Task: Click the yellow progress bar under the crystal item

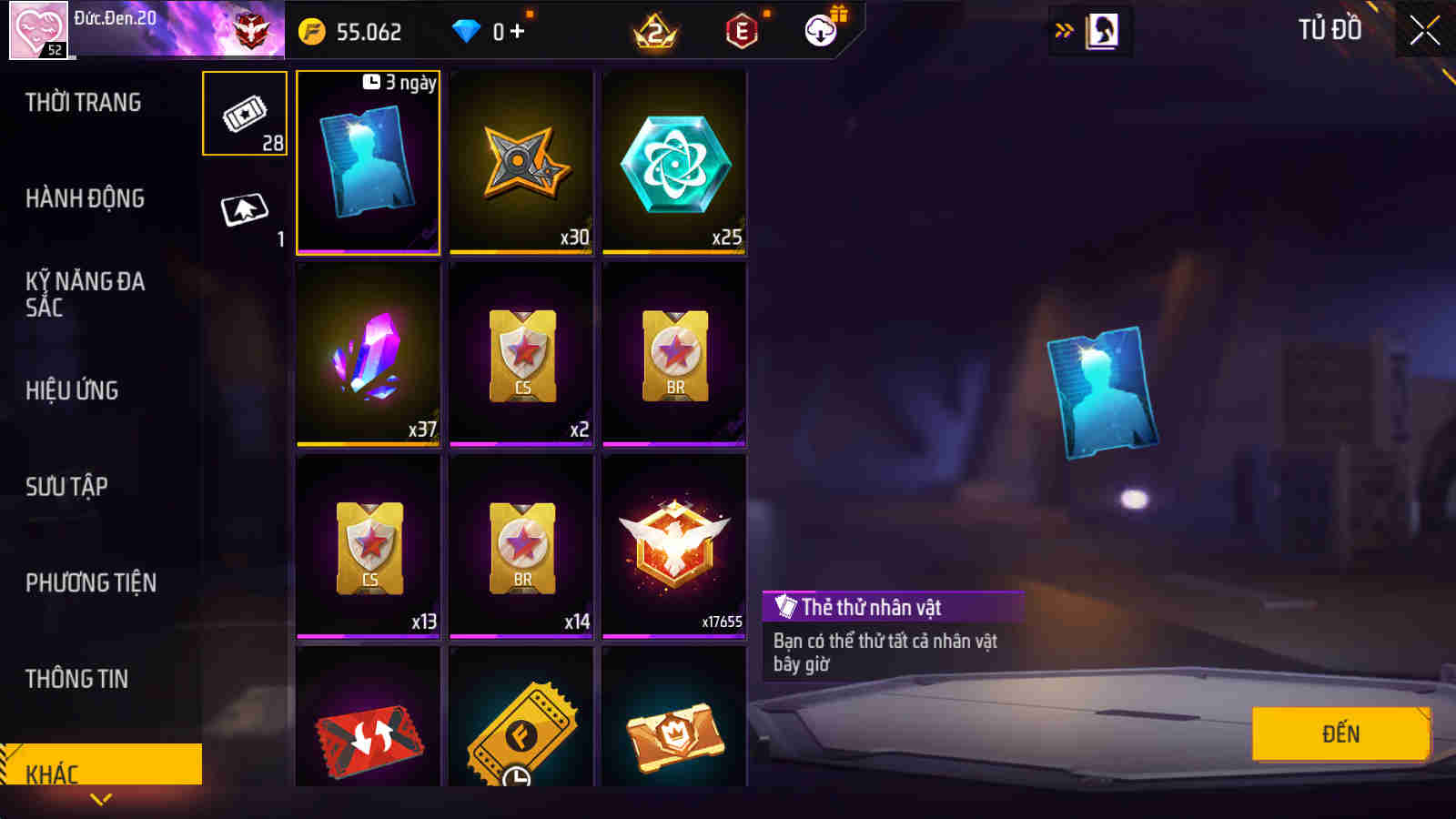Action: pos(368,441)
